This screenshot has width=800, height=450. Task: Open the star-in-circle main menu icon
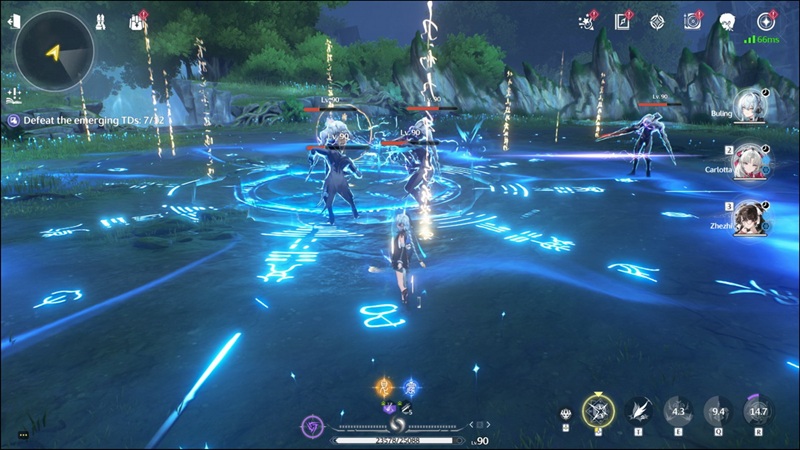coord(765,21)
